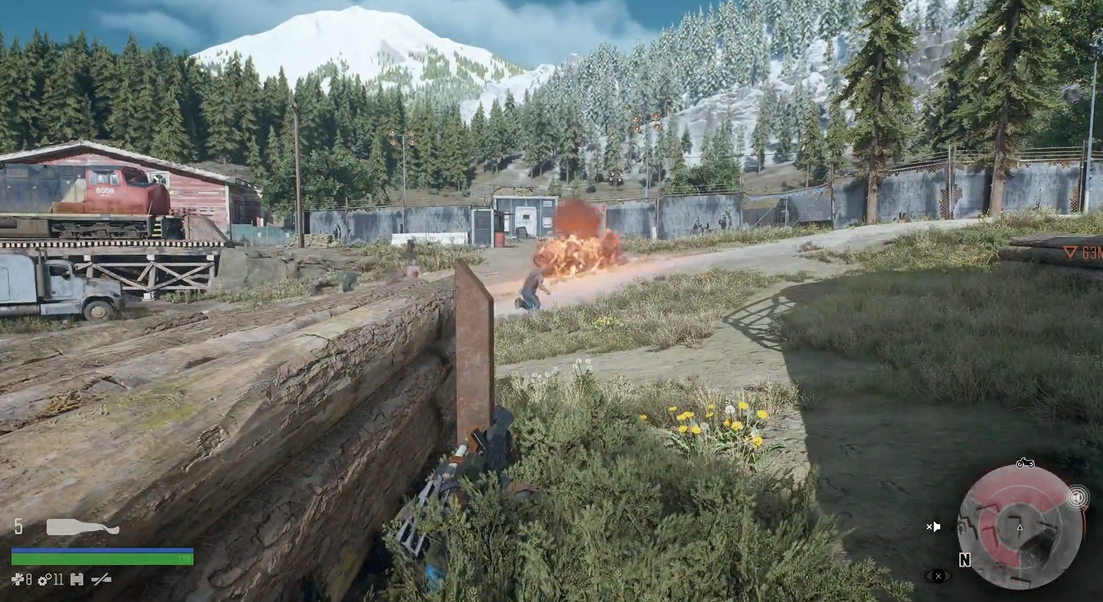Click the muted sound icon beside minimap
The height and width of the screenshot is (602, 1103).
[x=933, y=526]
